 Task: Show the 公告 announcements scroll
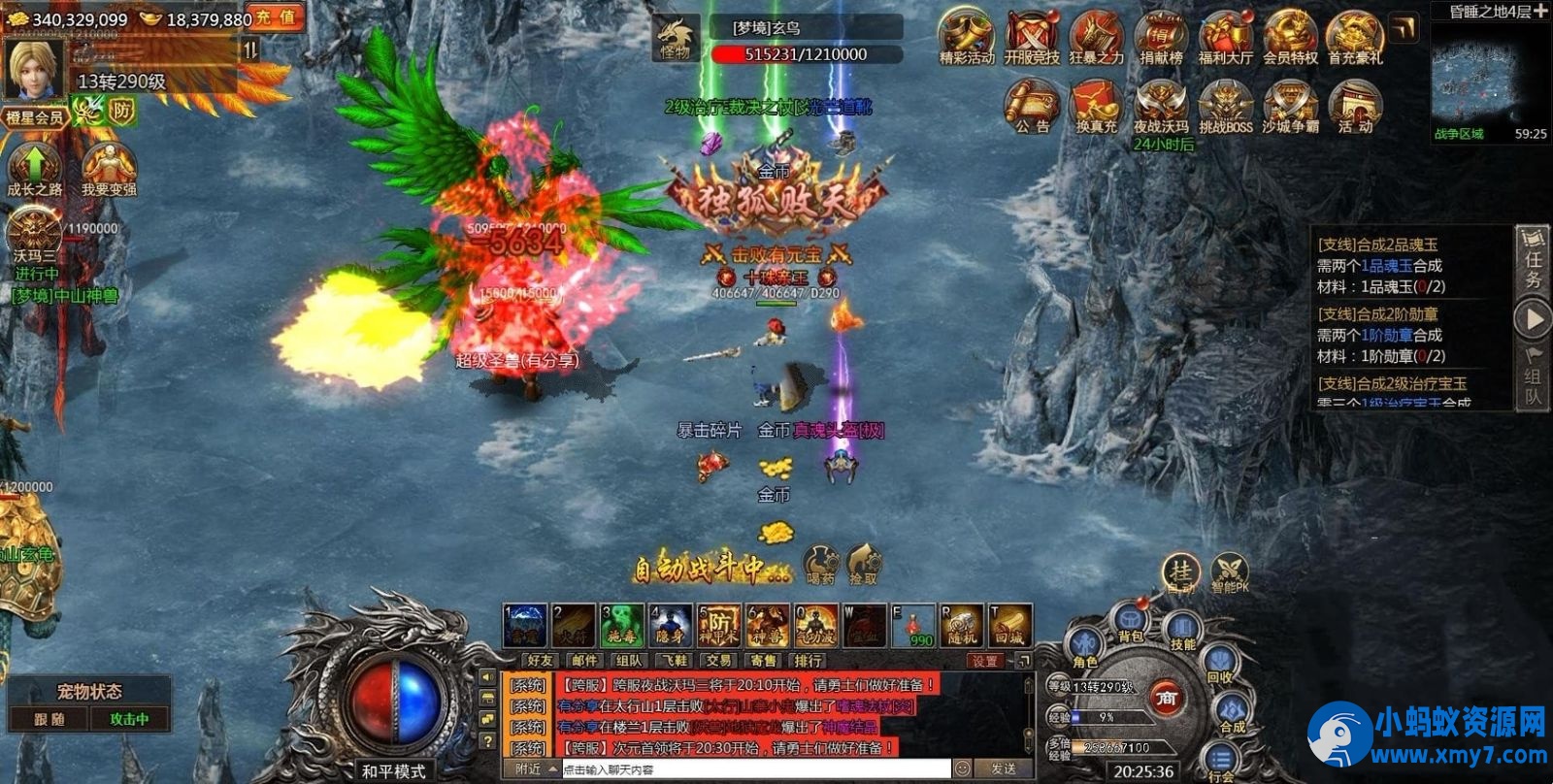point(1032,107)
